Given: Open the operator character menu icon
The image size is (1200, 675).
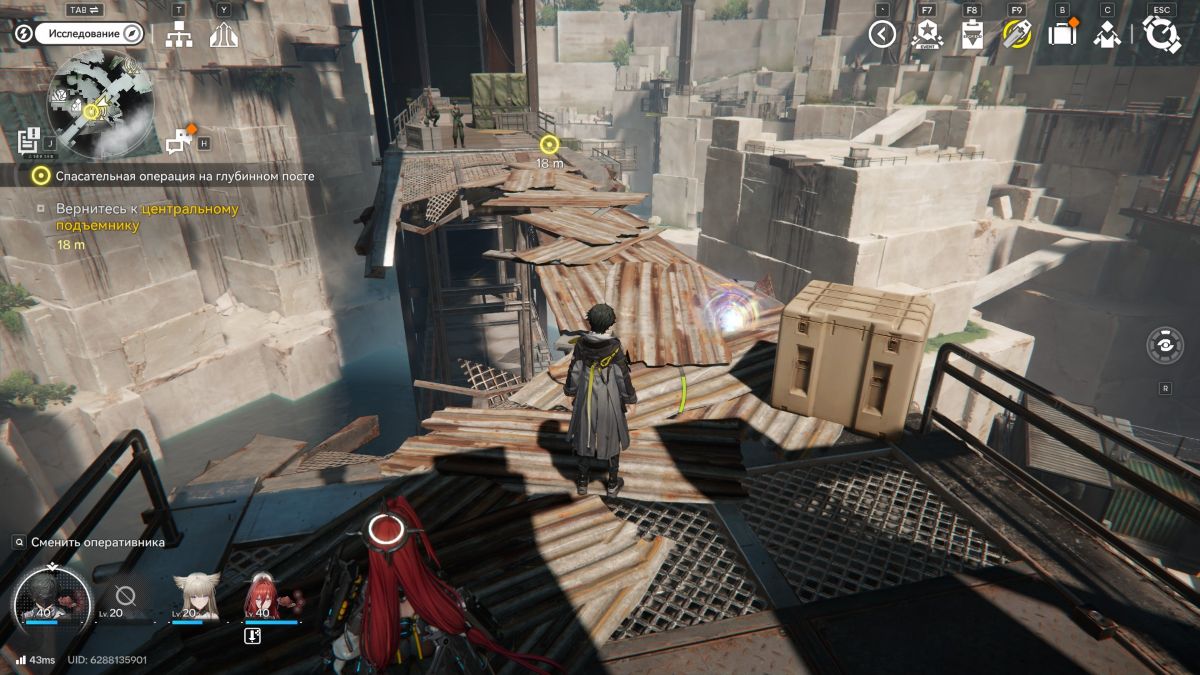Looking at the screenshot, I should pyautogui.click(x=1106, y=35).
